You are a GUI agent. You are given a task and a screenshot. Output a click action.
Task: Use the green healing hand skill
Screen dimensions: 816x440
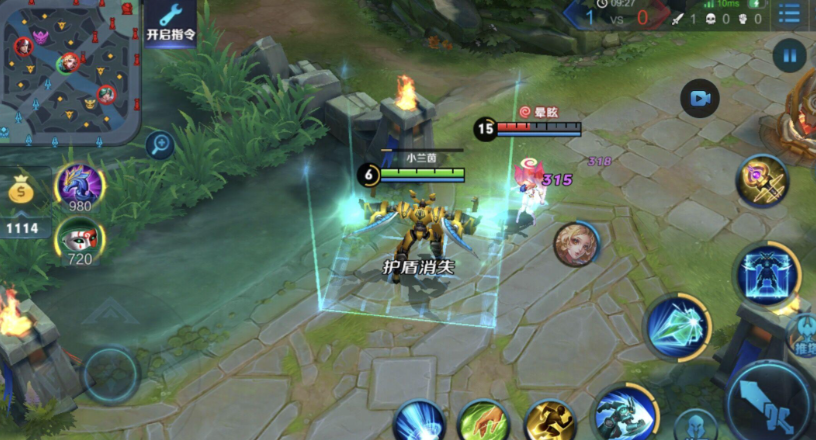coord(484,421)
